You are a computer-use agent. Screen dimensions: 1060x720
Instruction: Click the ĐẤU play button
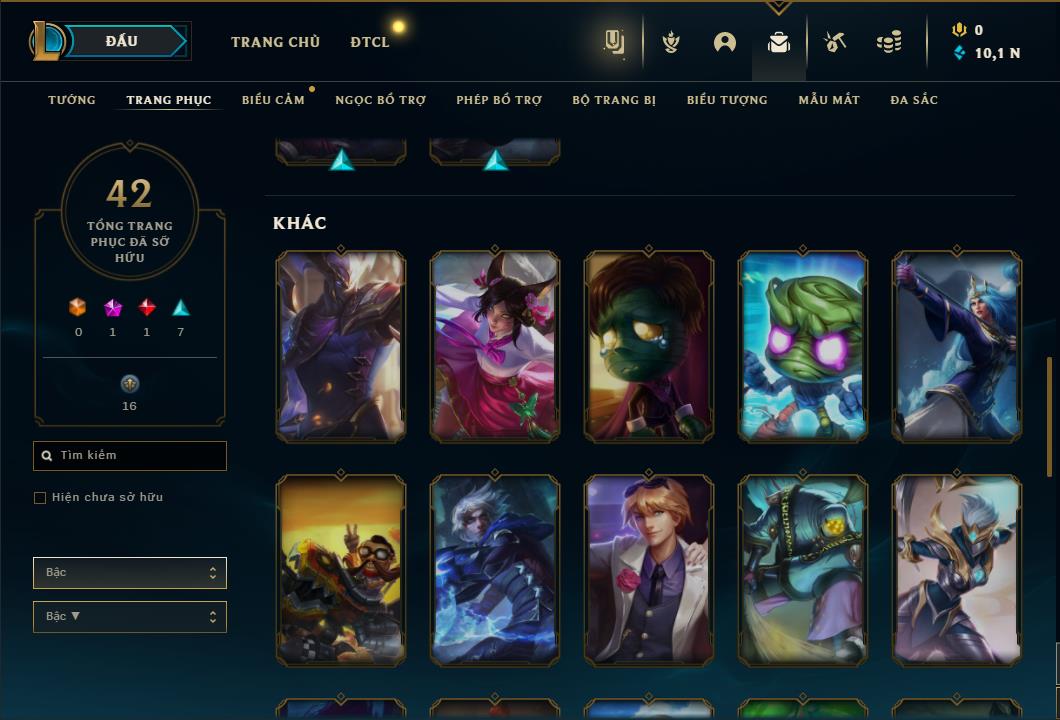[122, 41]
